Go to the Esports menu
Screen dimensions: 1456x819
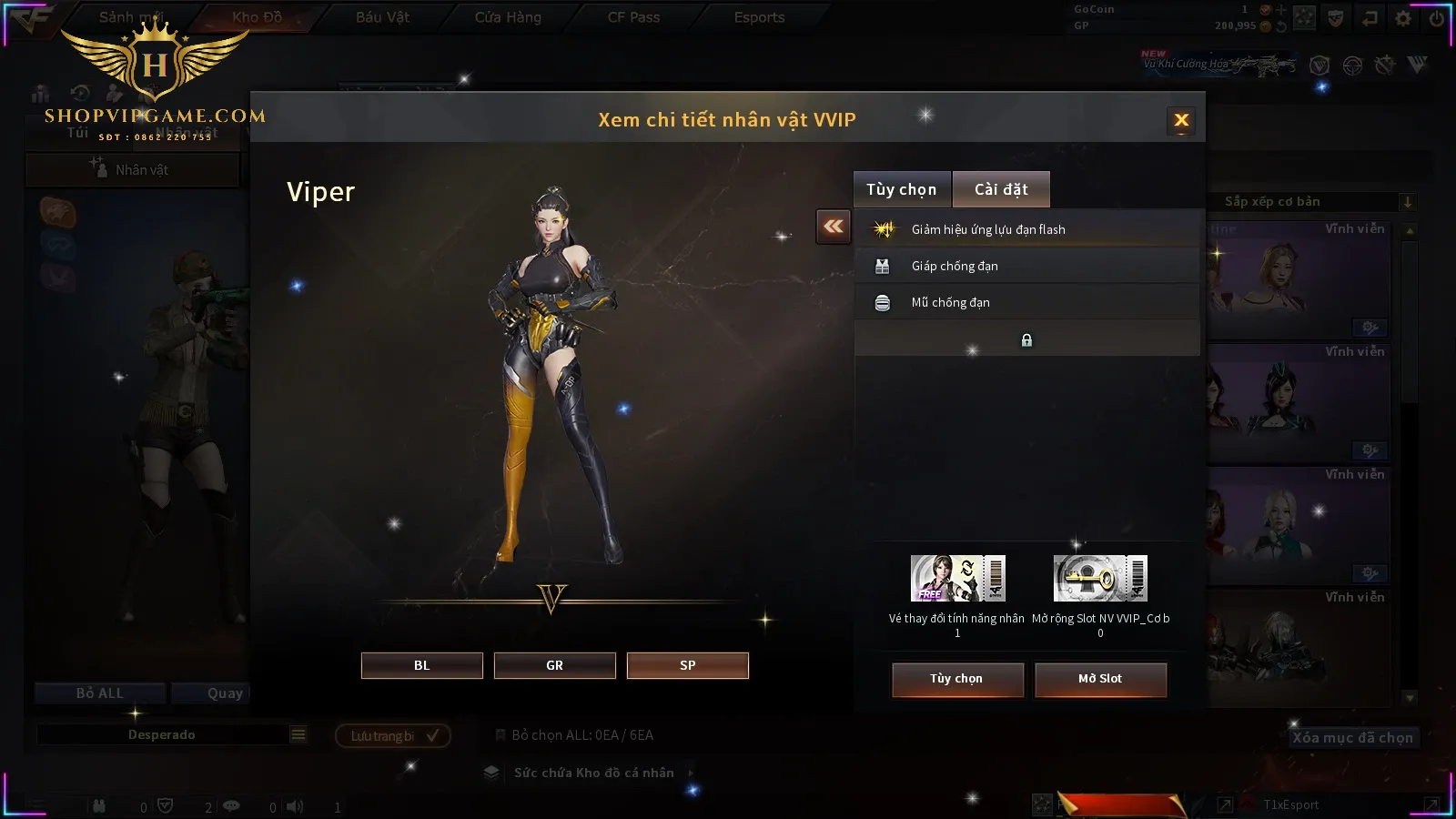point(759,17)
